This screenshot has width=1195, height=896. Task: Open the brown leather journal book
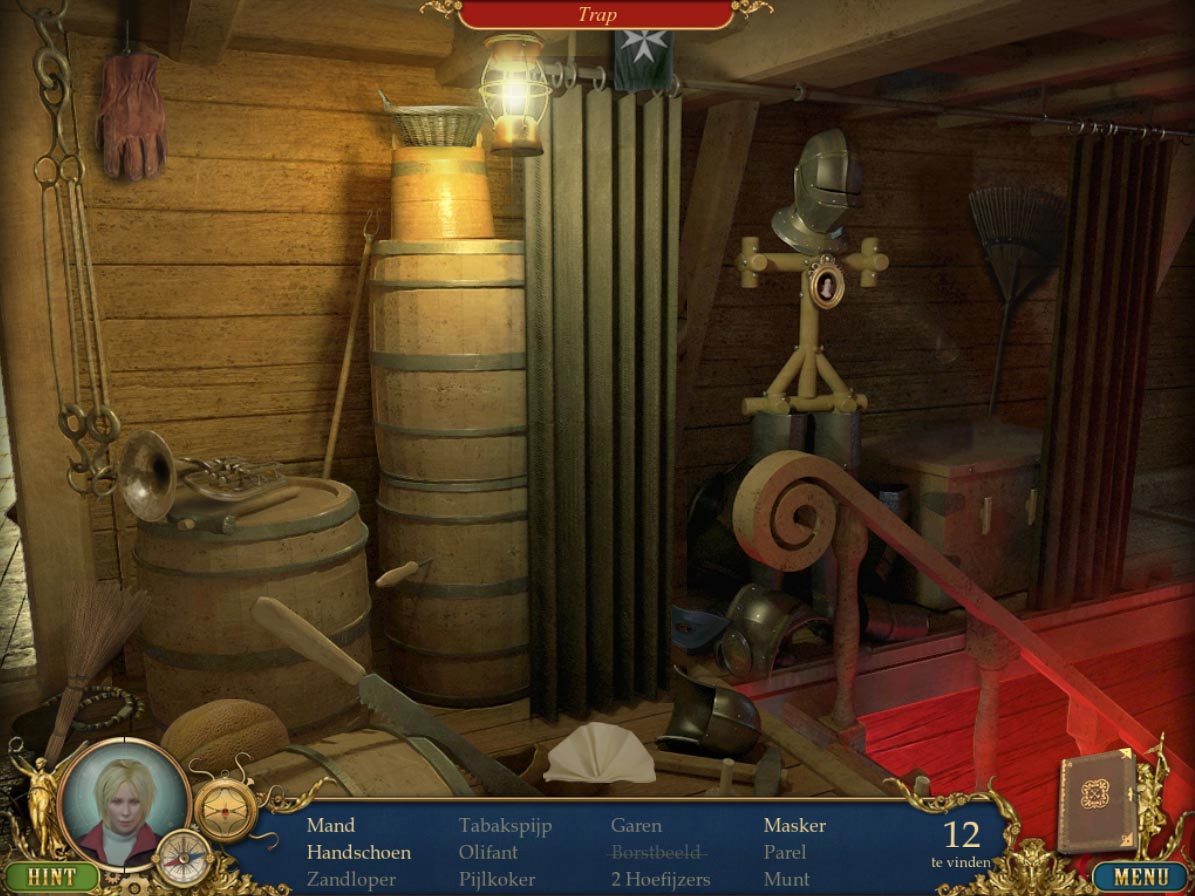click(x=1097, y=800)
